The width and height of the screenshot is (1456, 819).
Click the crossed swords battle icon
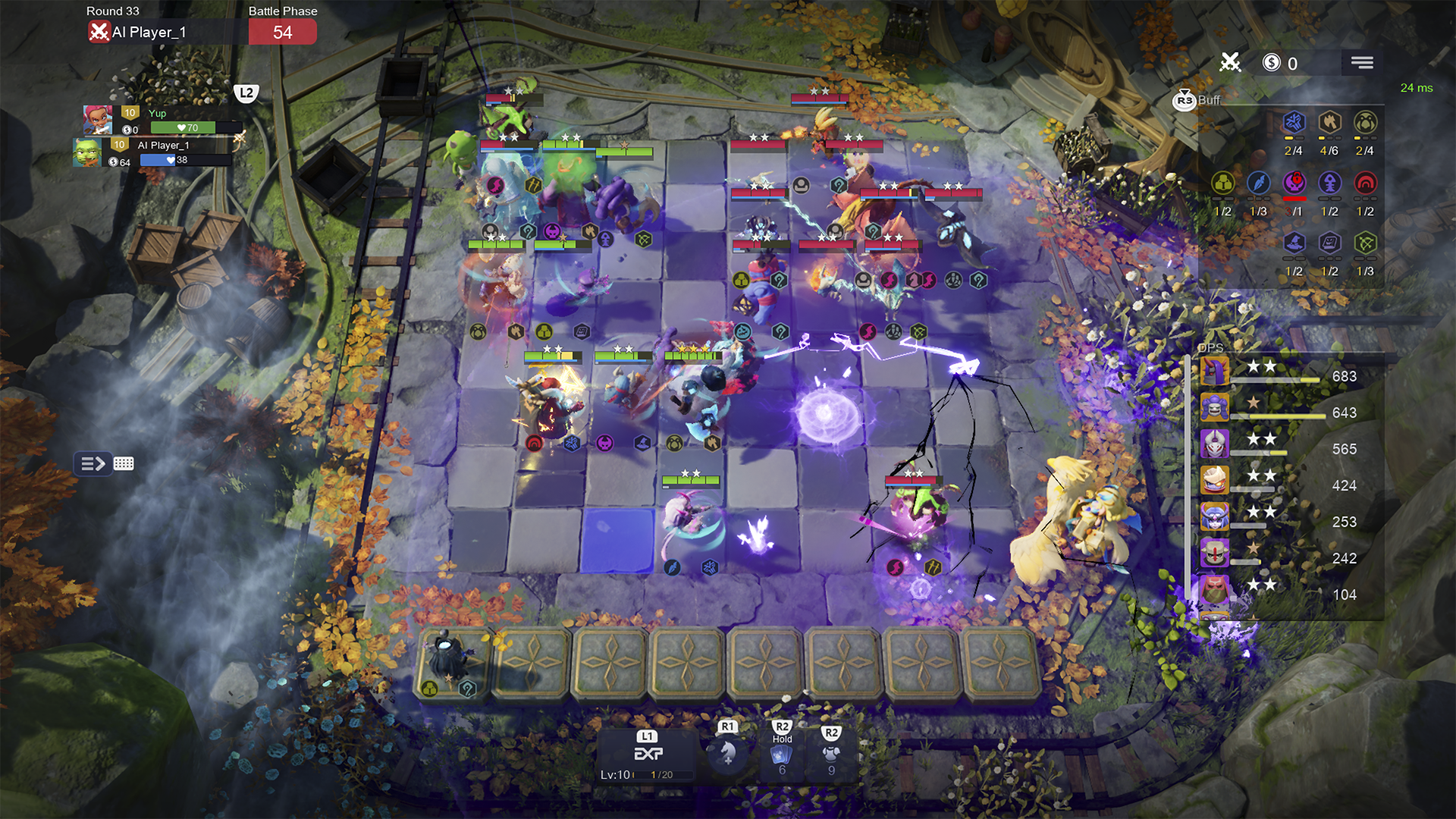pyautogui.click(x=1230, y=63)
